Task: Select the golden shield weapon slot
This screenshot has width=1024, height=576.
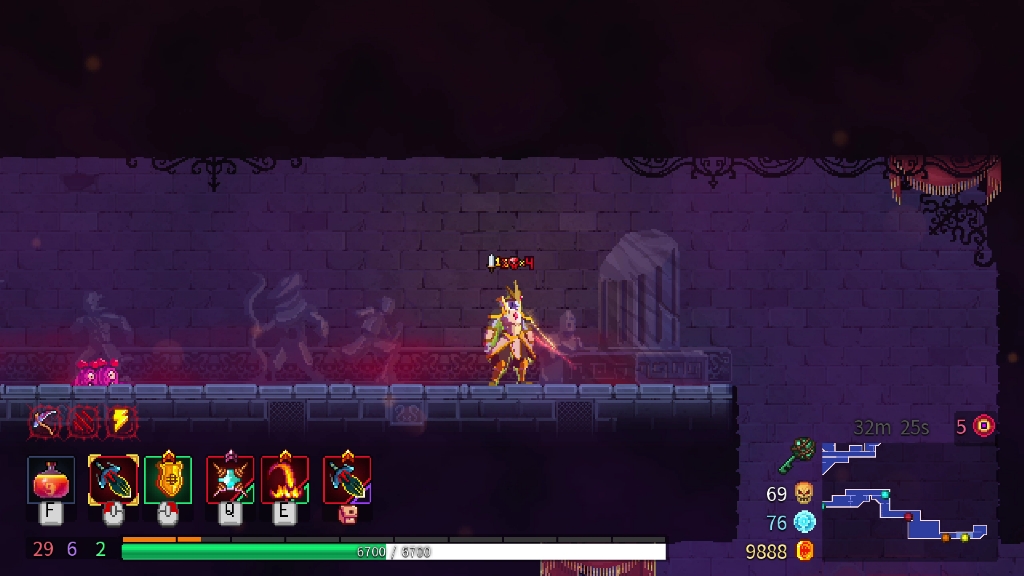Action: point(168,480)
